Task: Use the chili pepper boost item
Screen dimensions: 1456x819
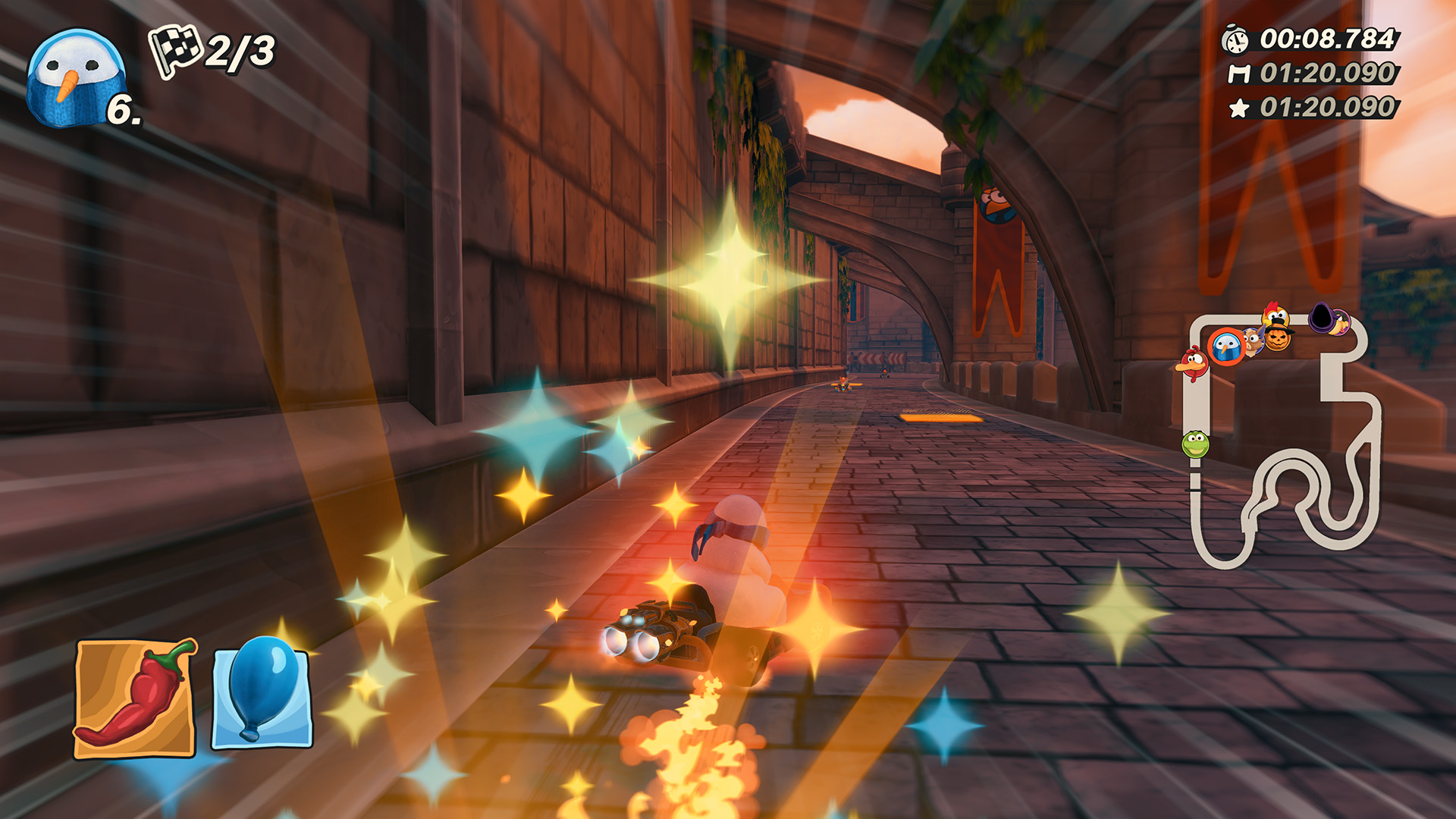Action: pos(135,698)
